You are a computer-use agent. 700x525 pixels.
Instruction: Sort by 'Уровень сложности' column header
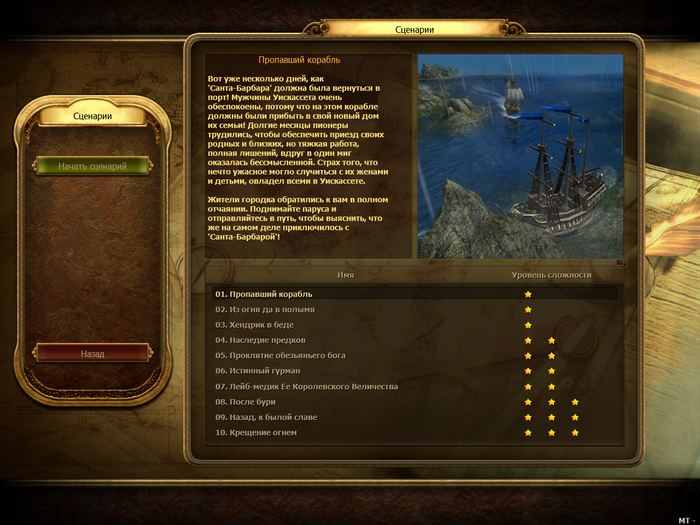(x=551, y=274)
